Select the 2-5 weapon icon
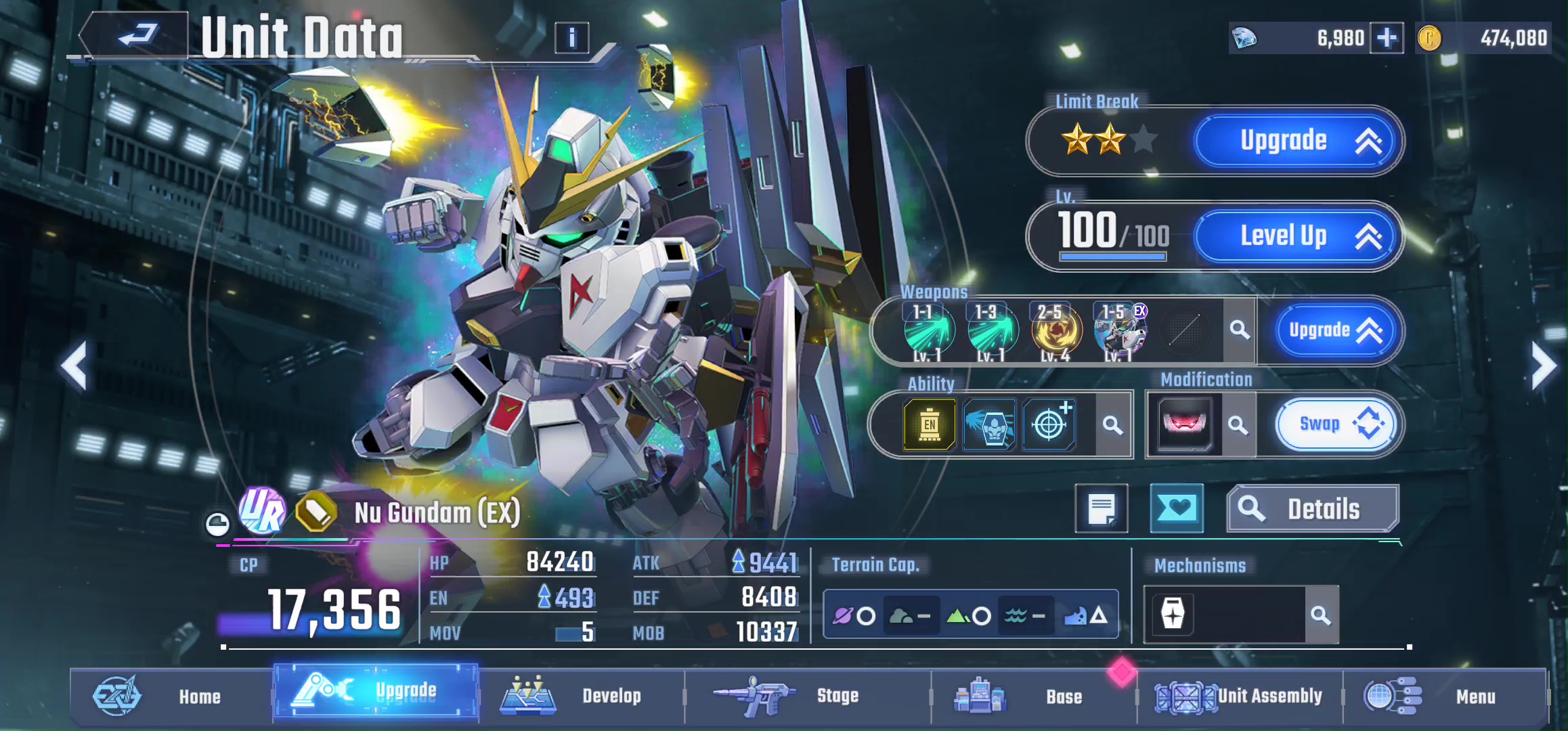The image size is (1568, 731). click(x=1056, y=331)
